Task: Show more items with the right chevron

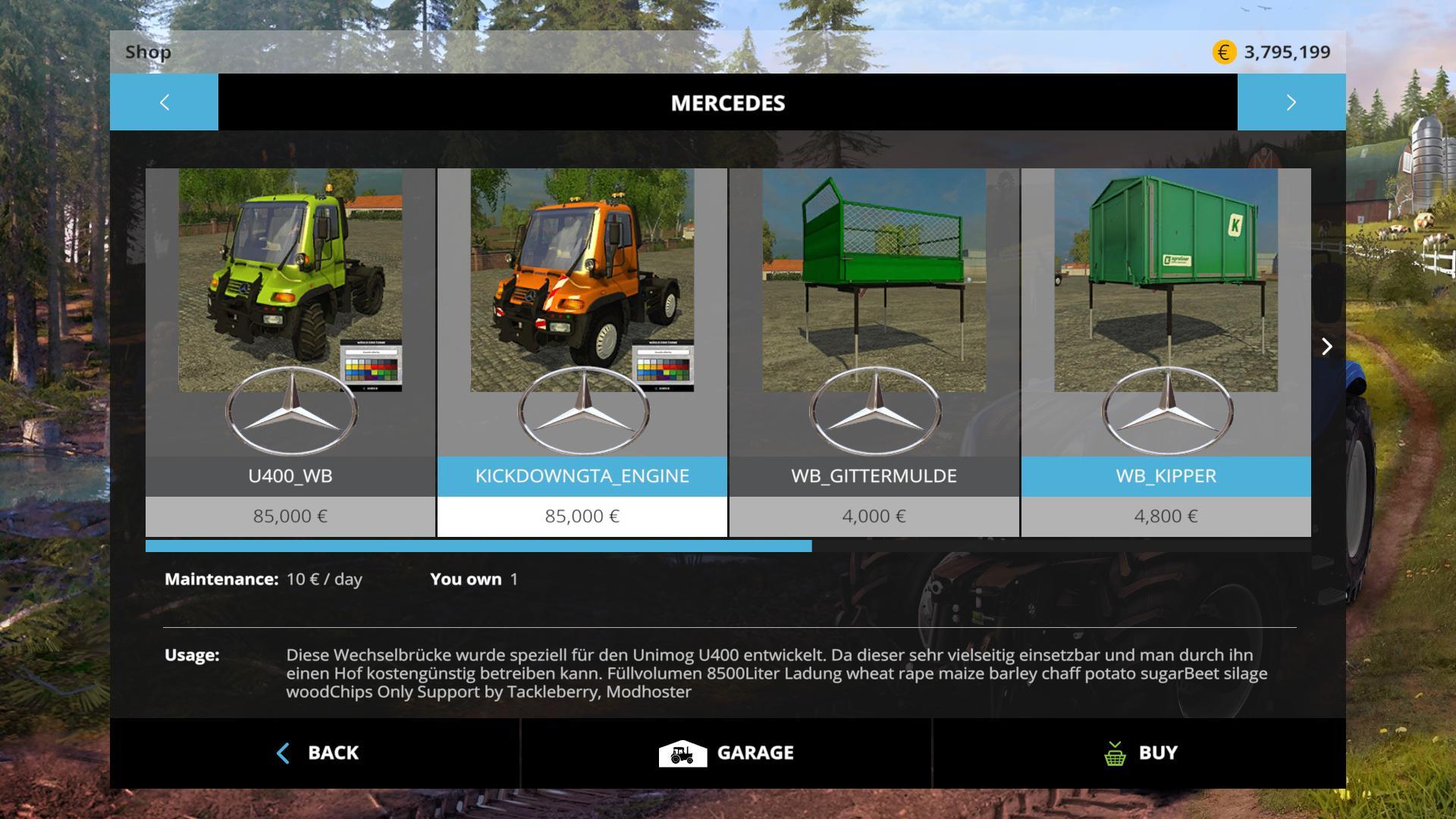Action: point(1326,347)
